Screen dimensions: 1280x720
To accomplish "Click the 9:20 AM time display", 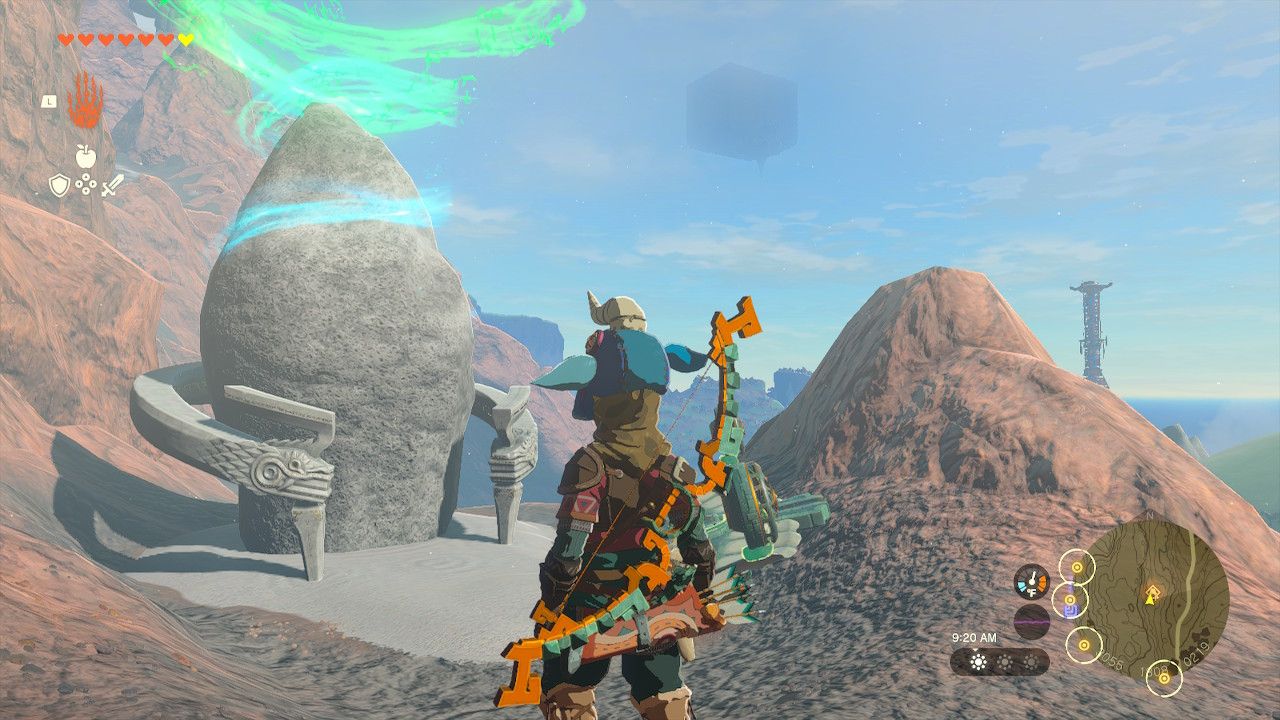I will (975, 638).
